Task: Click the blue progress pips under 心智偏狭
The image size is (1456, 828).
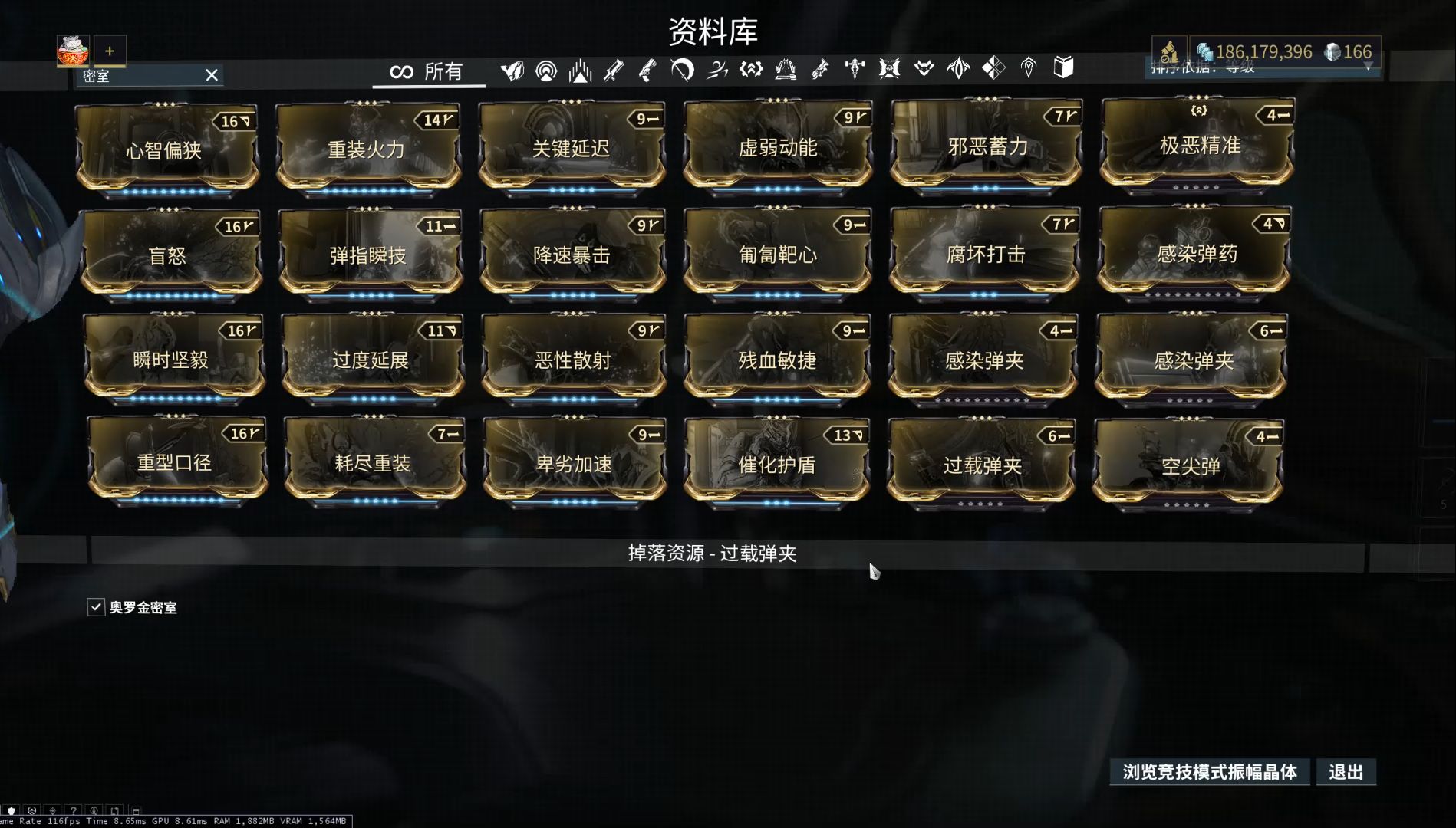Action: (167, 191)
